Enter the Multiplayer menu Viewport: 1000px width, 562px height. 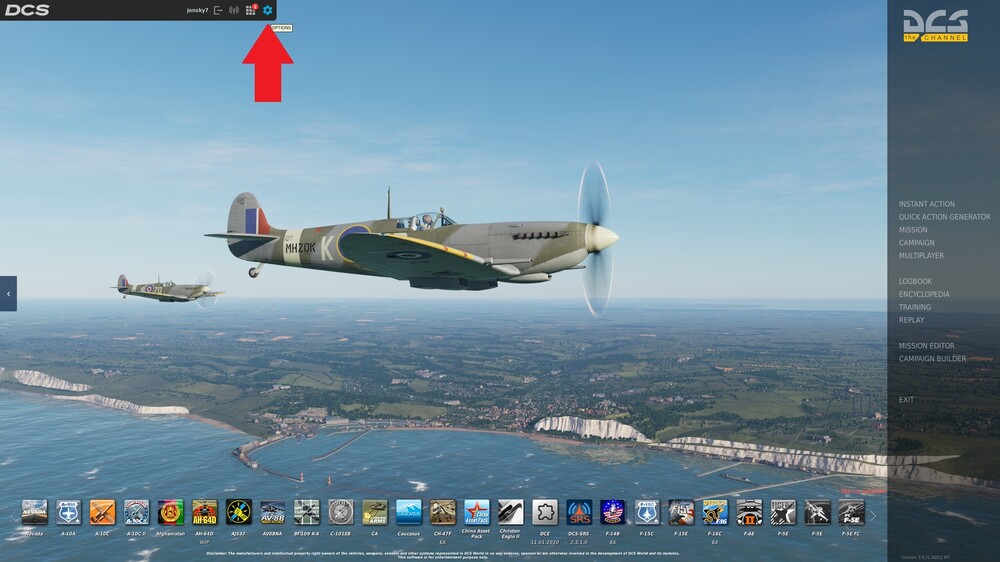[921, 256]
